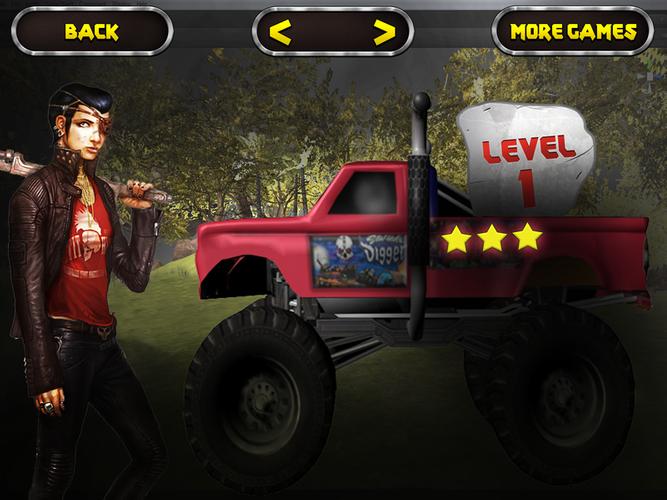
Task: Show the previous level with left arrow
Action: click(282, 32)
